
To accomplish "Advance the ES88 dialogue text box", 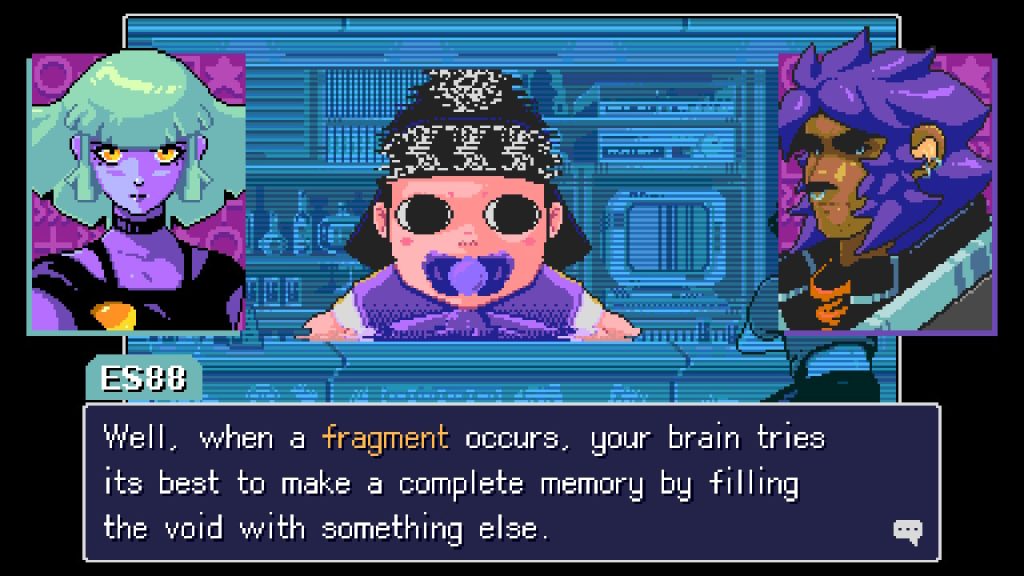I will pos(511,482).
